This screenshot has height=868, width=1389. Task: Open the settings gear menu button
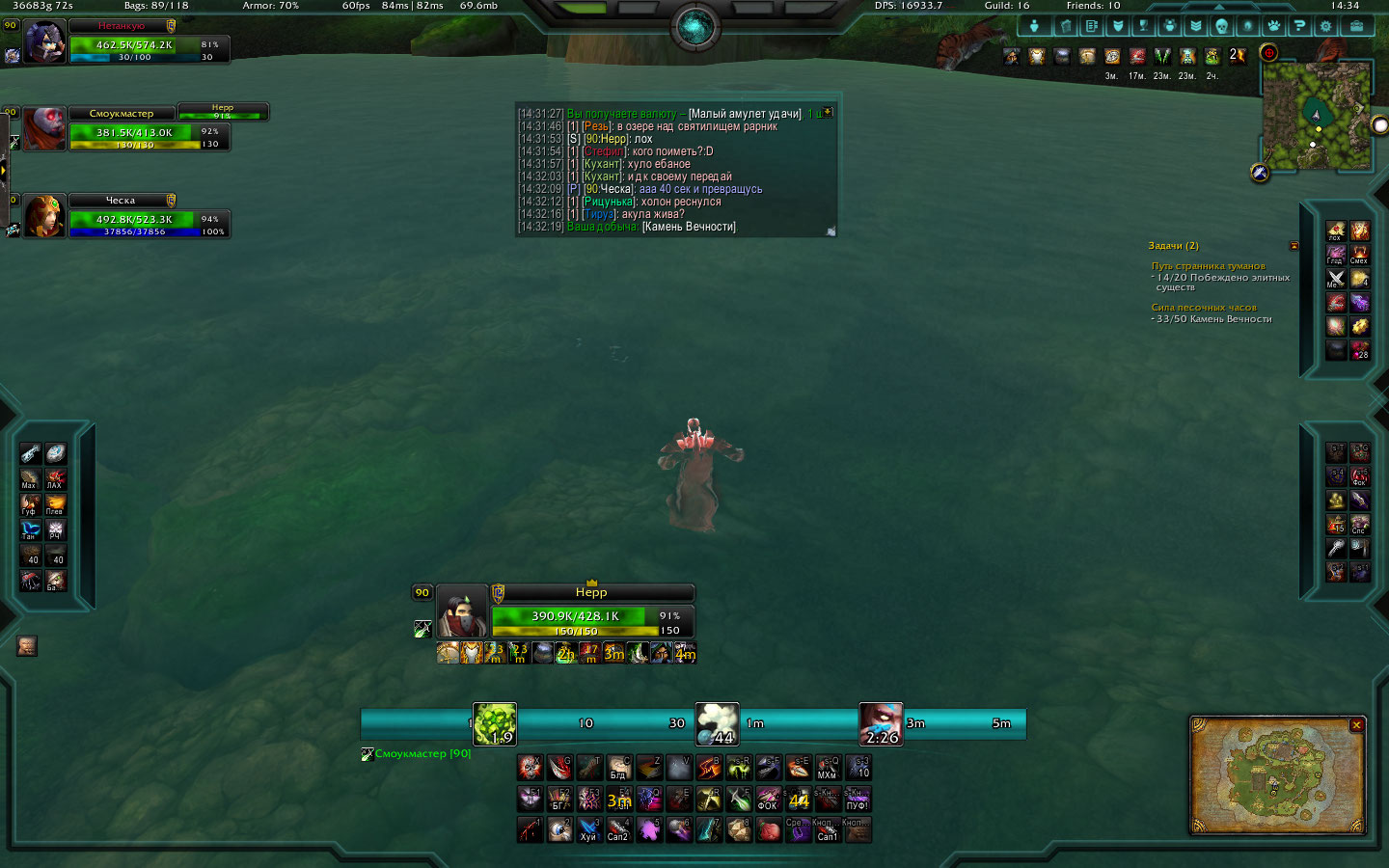(x=1326, y=26)
